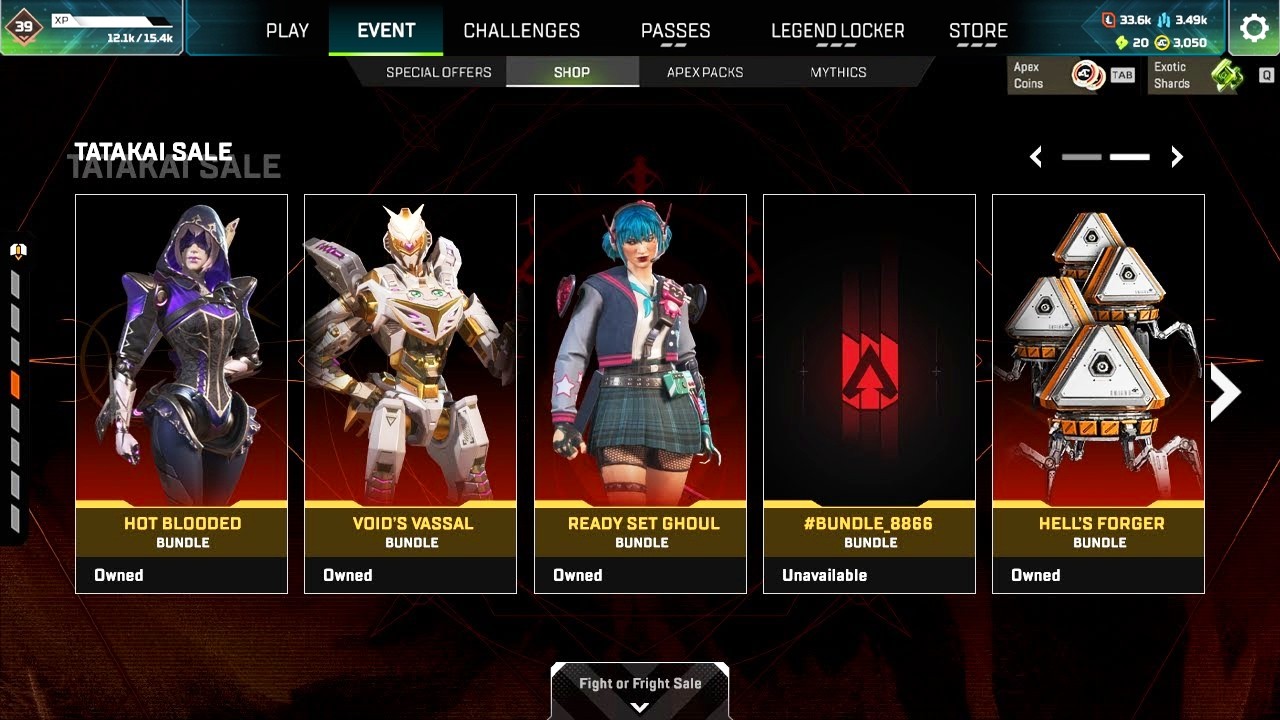The height and width of the screenshot is (720, 1280).
Task: Select the Hot Blooded bundle card
Action: (181, 393)
